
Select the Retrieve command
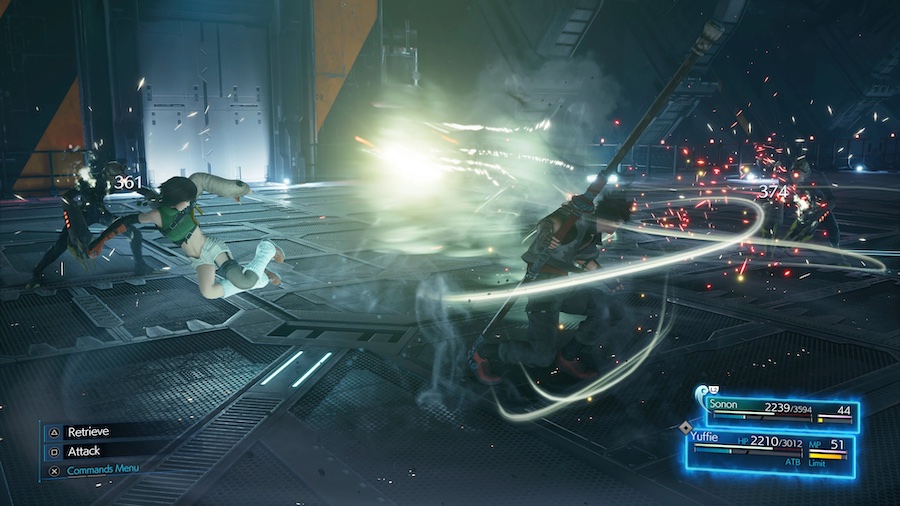(x=87, y=432)
